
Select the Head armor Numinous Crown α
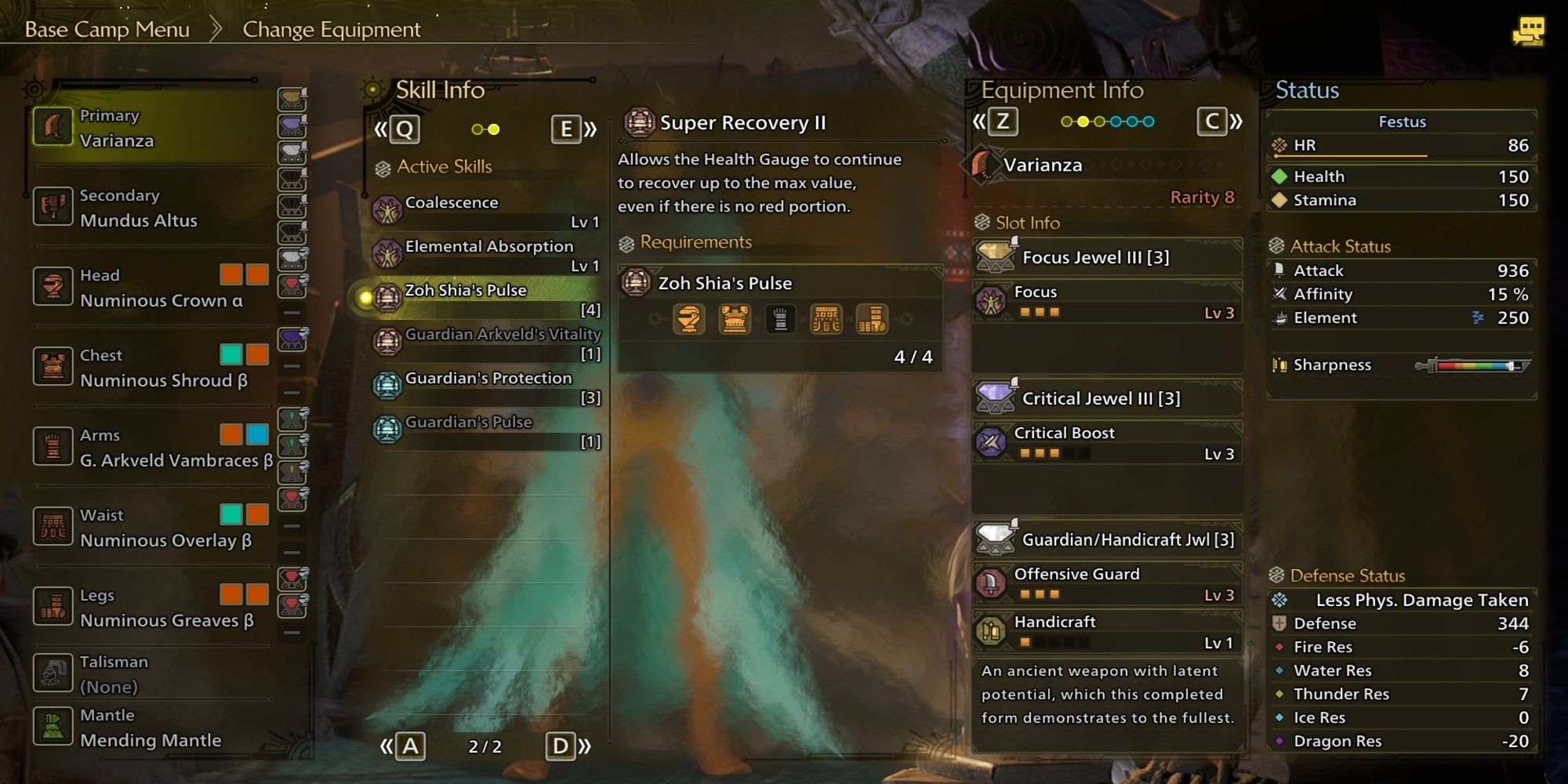(149, 288)
